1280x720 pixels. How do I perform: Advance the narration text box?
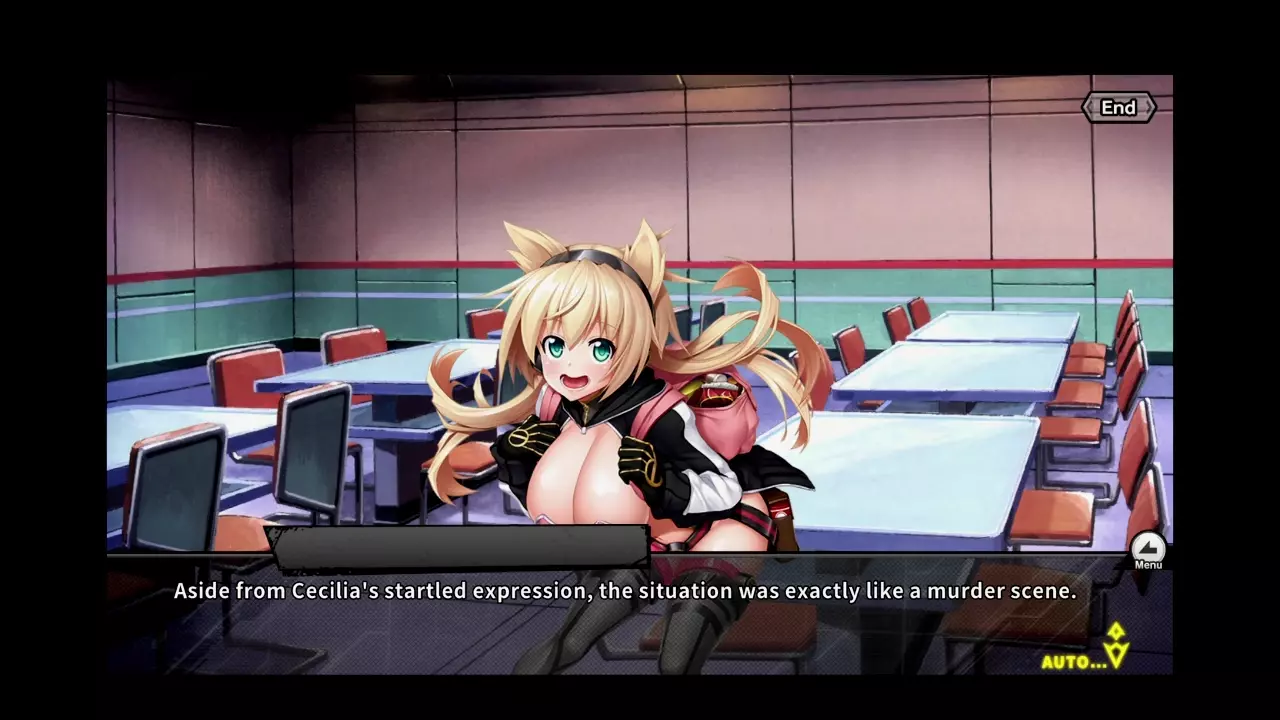pos(625,592)
